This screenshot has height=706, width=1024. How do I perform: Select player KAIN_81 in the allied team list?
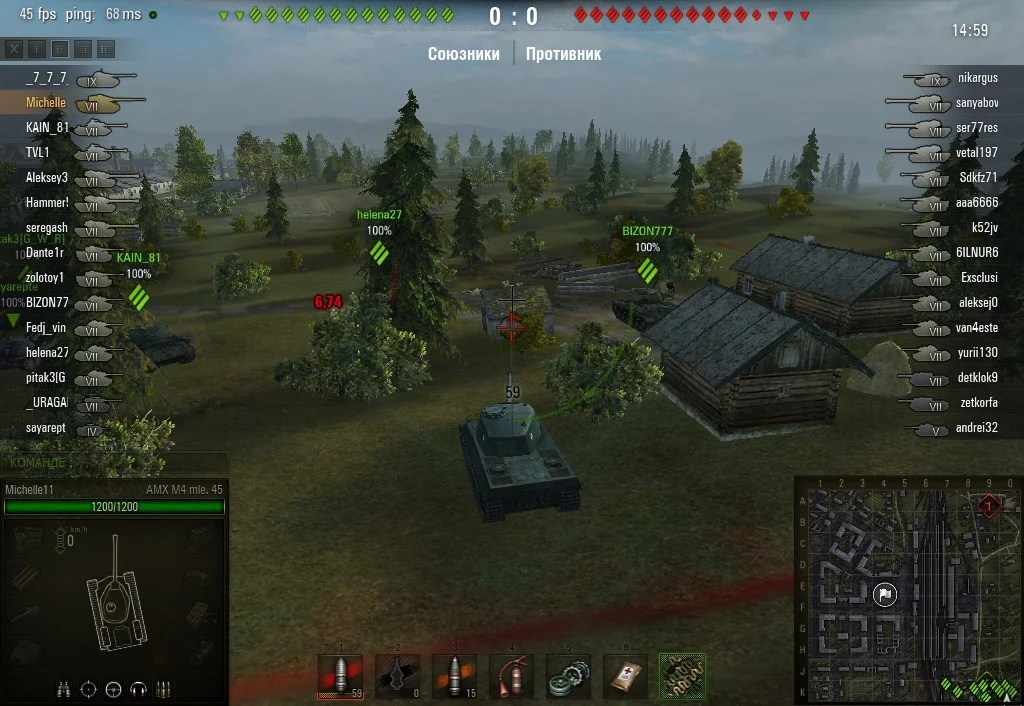tap(47, 127)
